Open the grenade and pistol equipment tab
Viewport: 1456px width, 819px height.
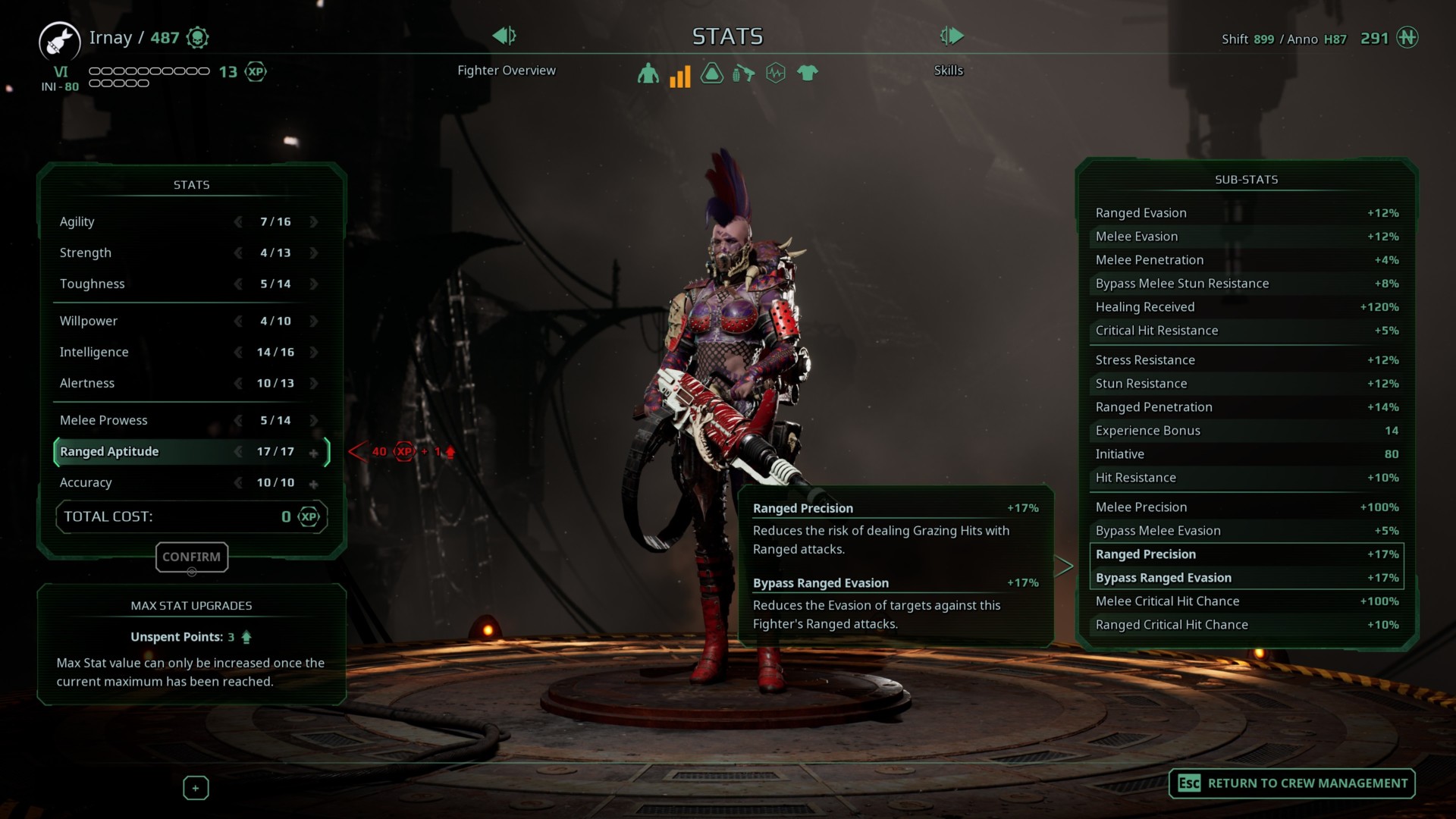click(743, 74)
